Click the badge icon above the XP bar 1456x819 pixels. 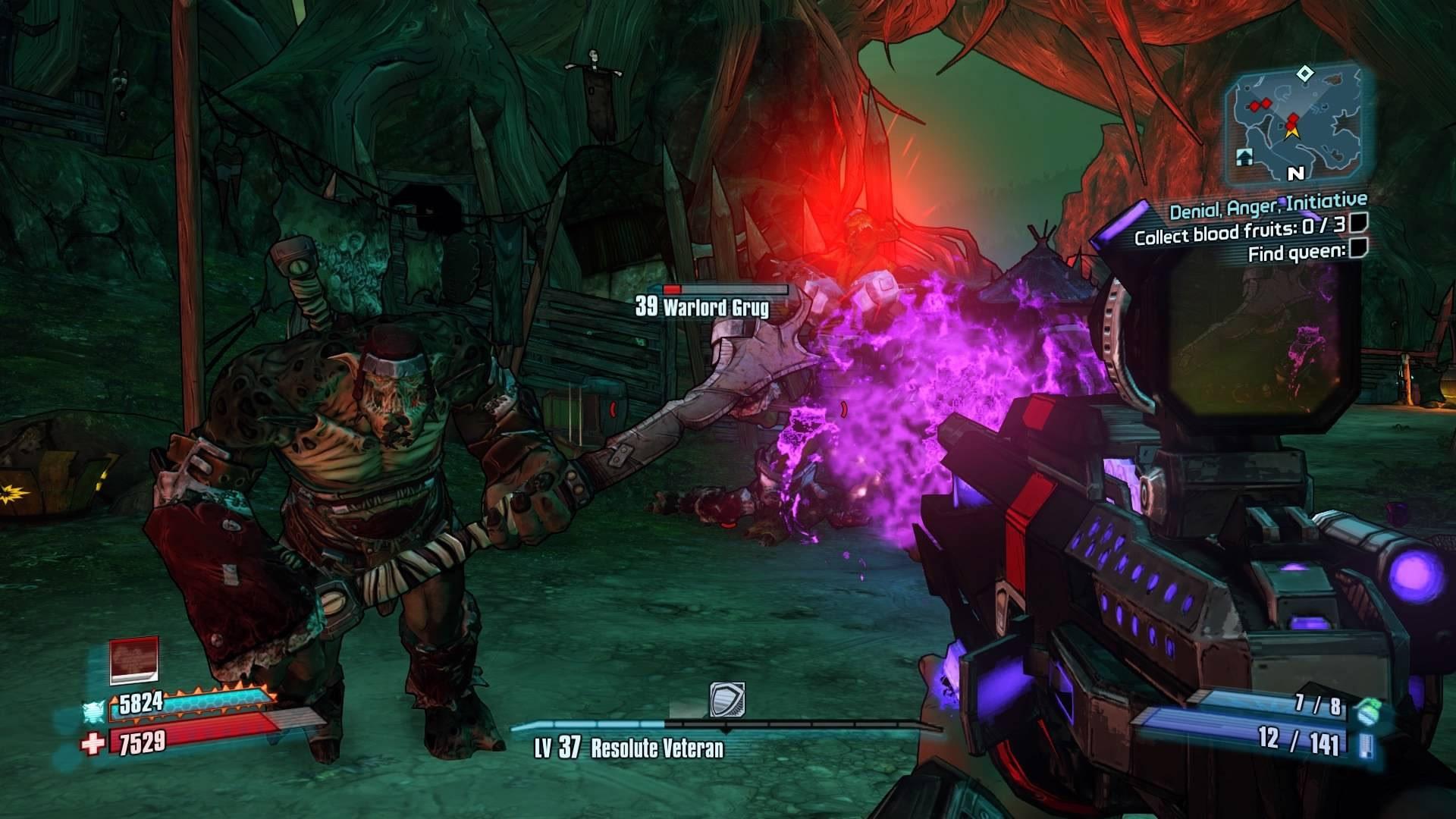tap(726, 699)
